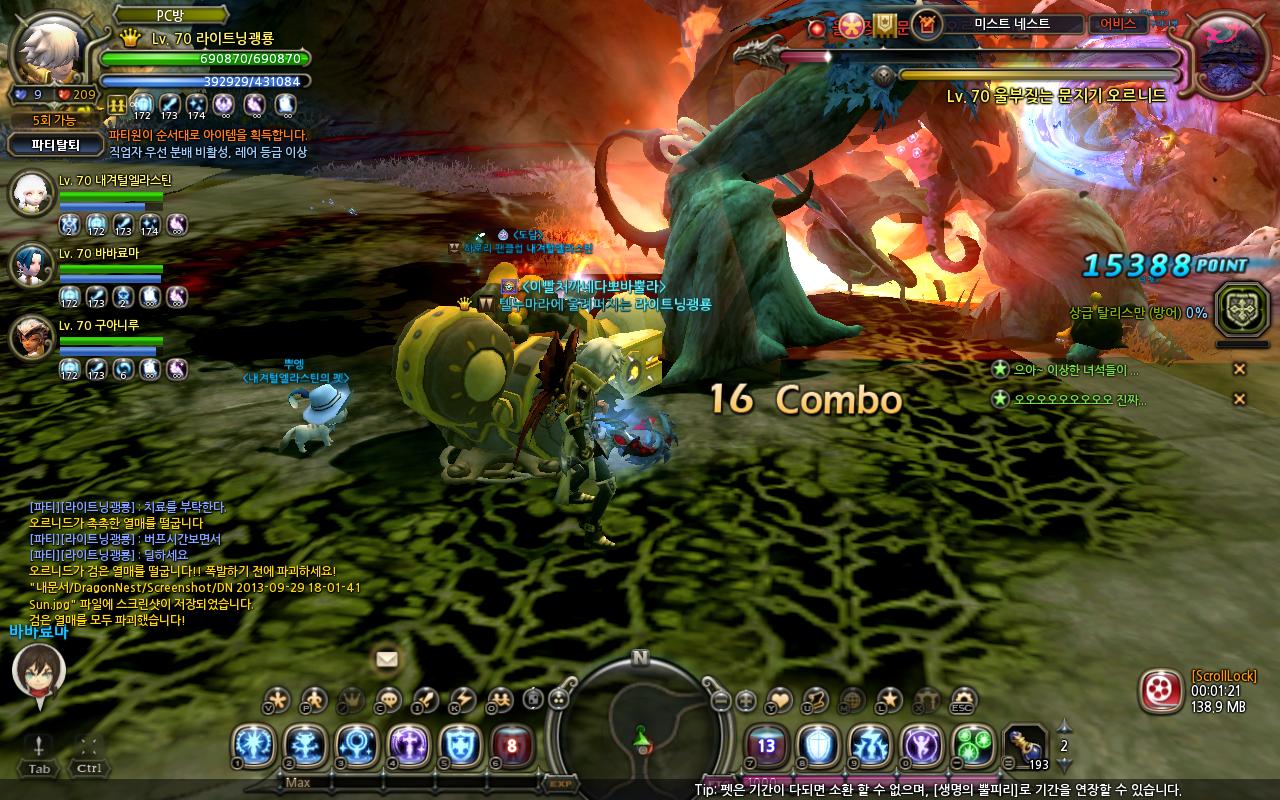
Task: Activate the blue shield cross skill
Action: [x=461, y=746]
